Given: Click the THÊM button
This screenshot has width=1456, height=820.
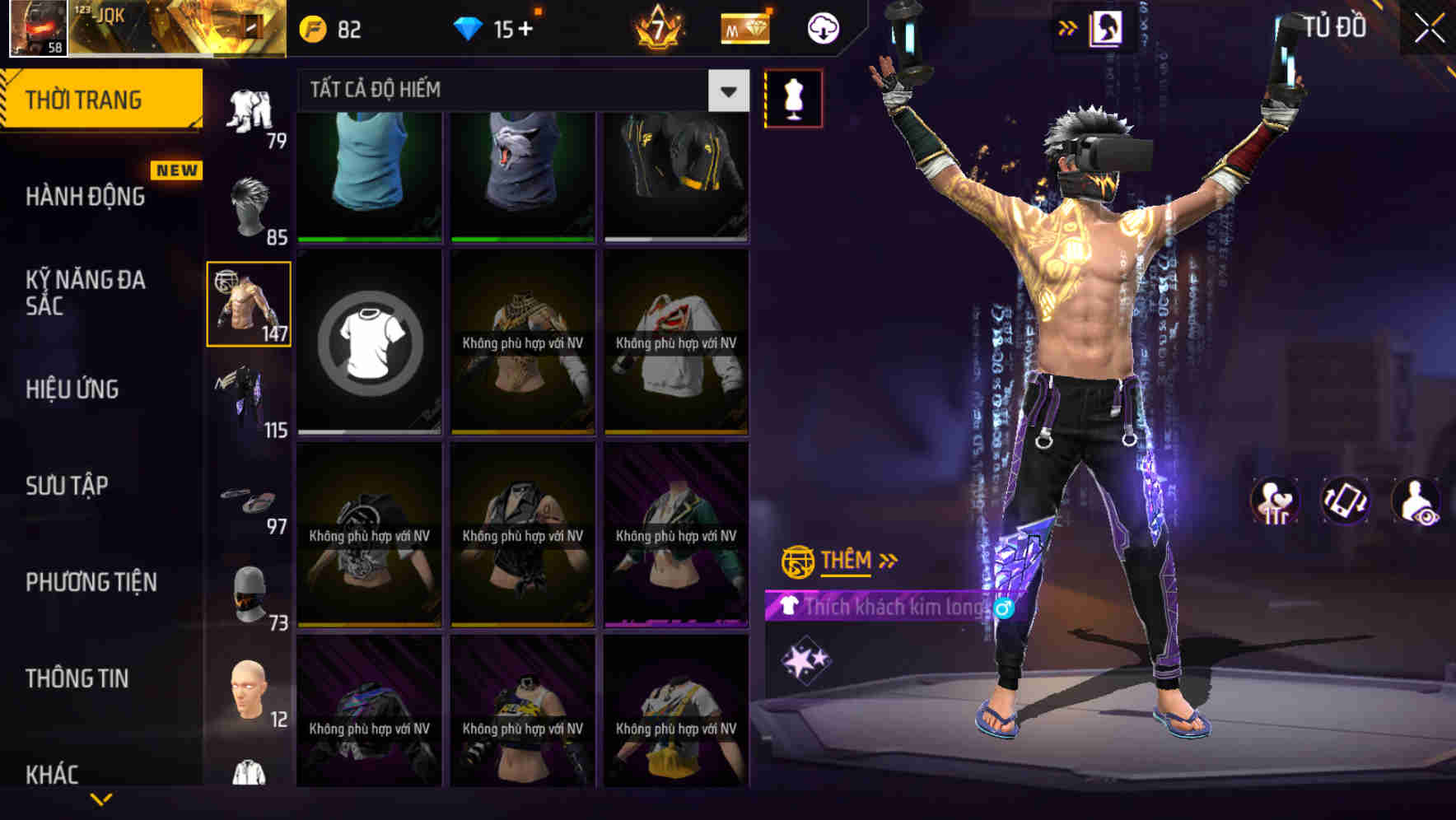Looking at the screenshot, I should (847, 561).
